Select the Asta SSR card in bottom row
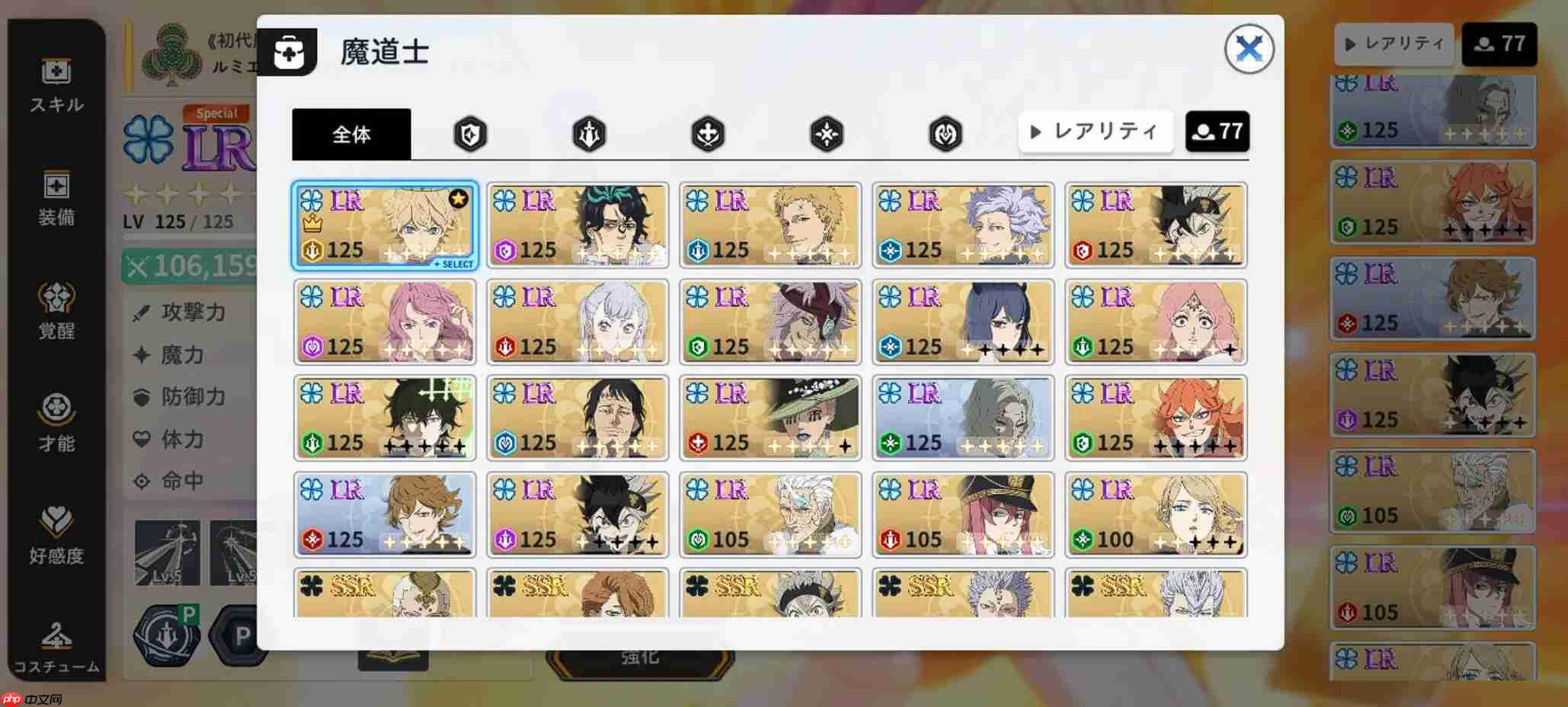Screen dimensions: 1568x707 tap(770, 598)
